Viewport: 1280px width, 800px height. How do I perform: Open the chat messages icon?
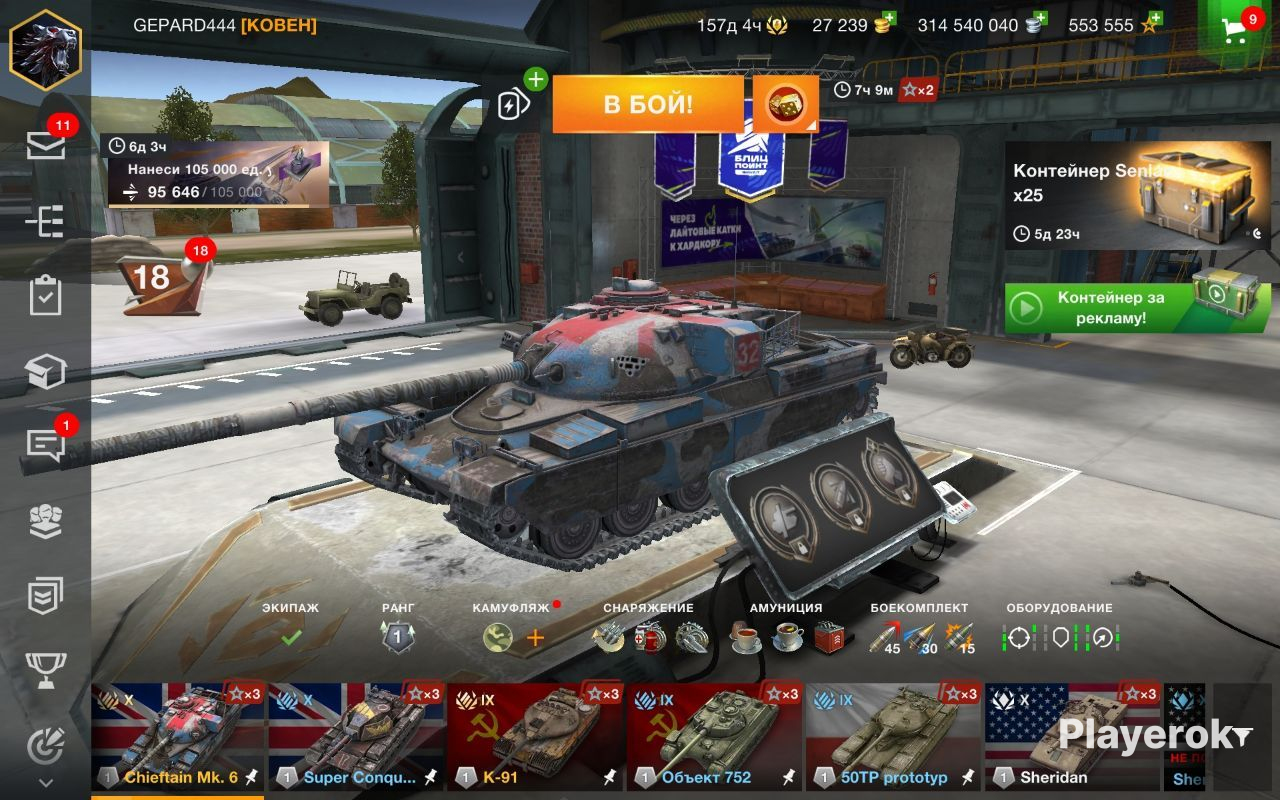coord(46,445)
